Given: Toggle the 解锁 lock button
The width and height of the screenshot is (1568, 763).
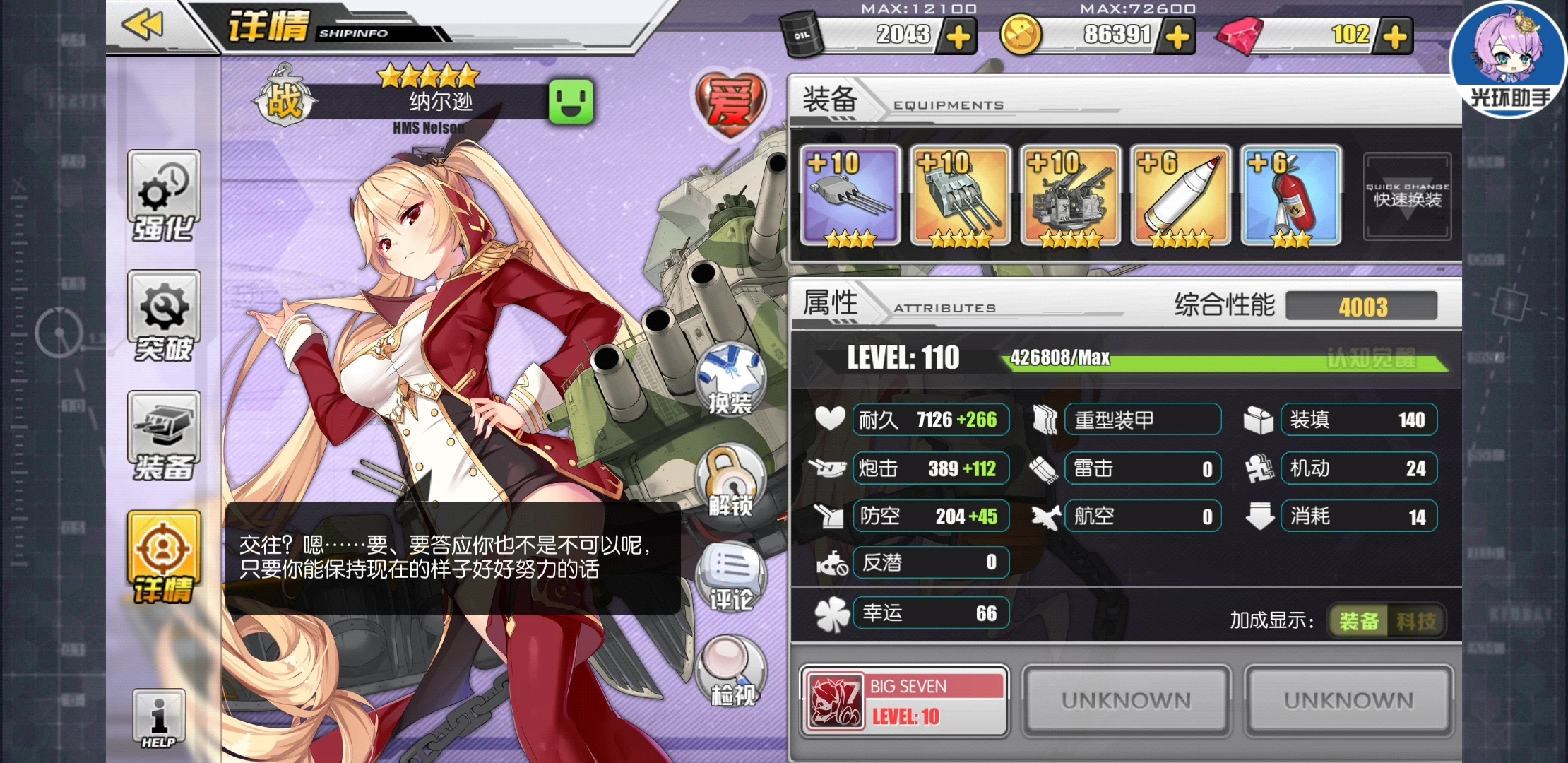Looking at the screenshot, I should (730, 480).
